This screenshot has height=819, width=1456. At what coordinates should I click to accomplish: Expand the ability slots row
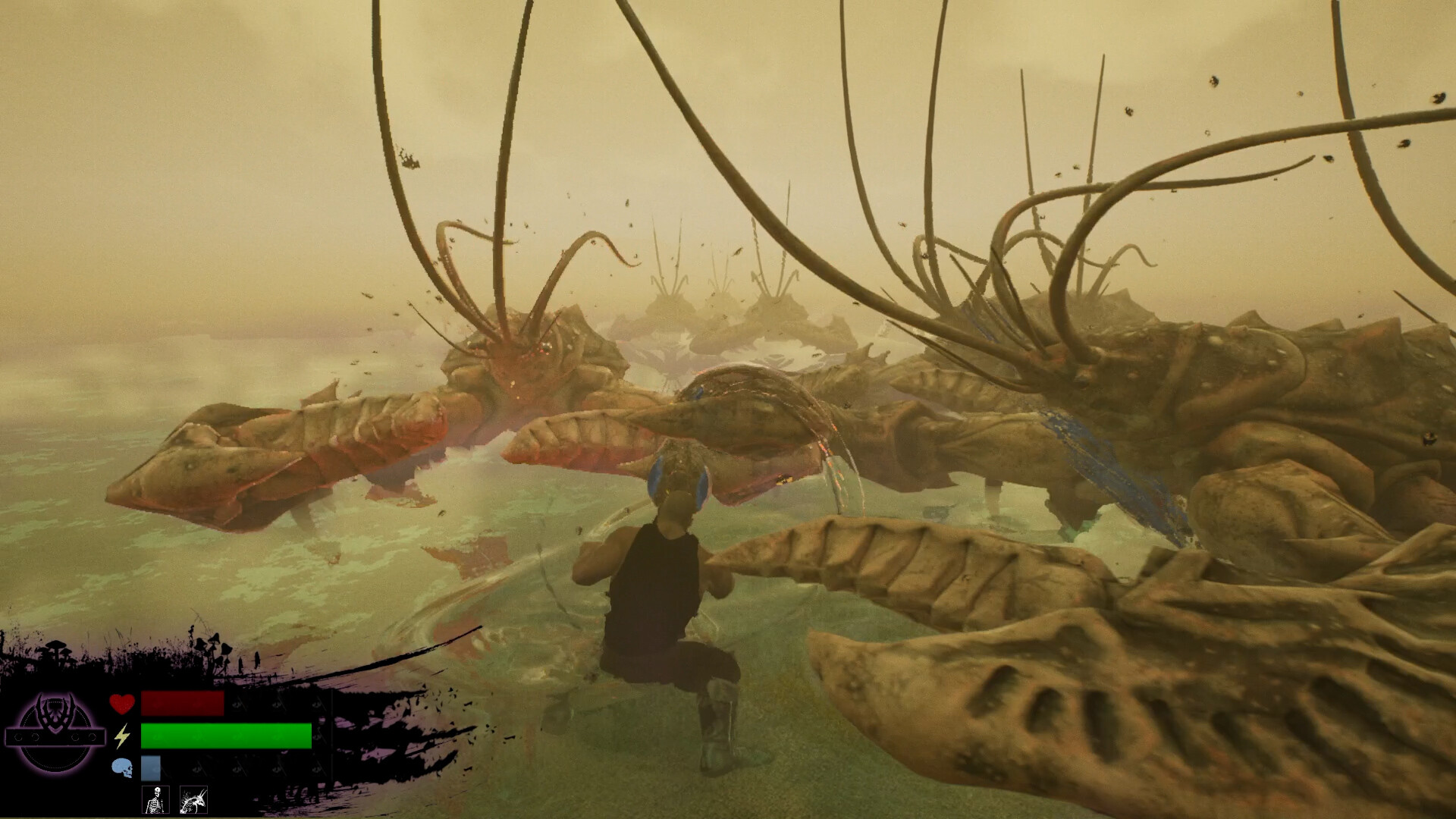tap(174, 800)
